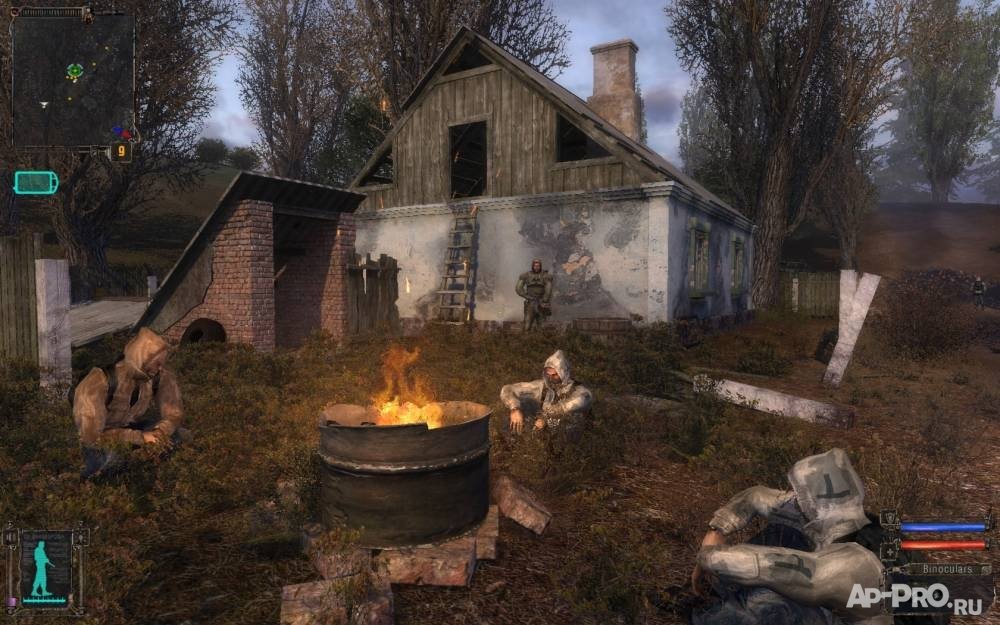Click the cyan stalker stance silhouette panel
The image size is (1000, 625).
pyautogui.click(x=45, y=568)
